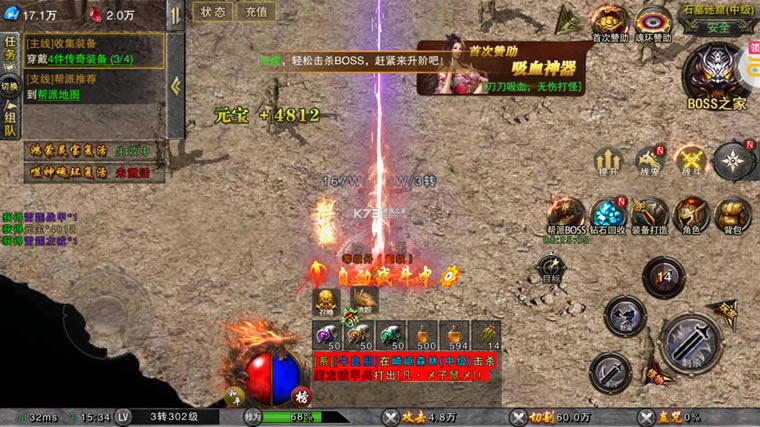Screen dimensions: 760x427
Task: Enter the BOSS之家 menu
Action: tap(716, 76)
